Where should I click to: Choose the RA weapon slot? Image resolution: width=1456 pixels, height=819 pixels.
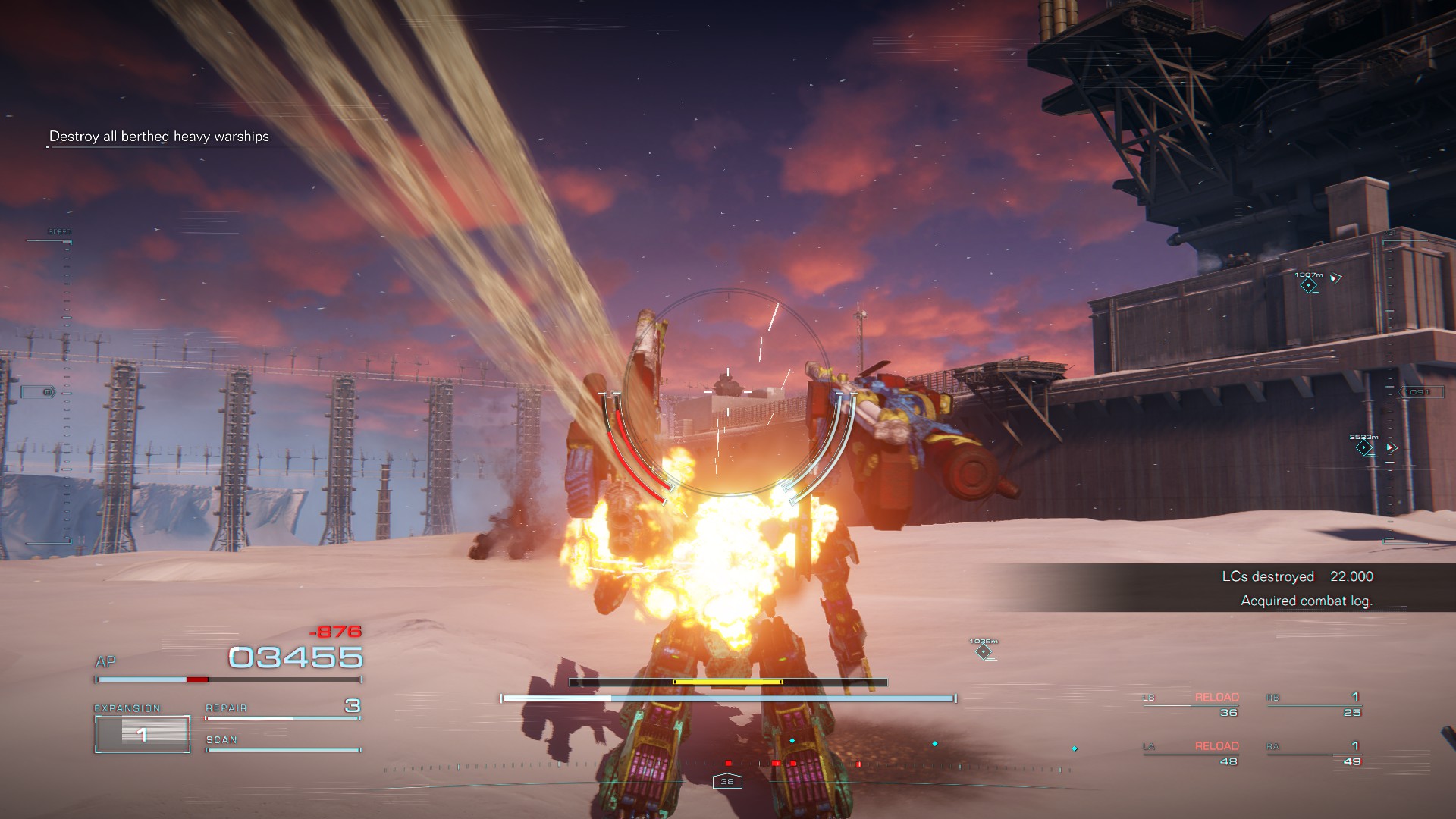pos(1313,754)
